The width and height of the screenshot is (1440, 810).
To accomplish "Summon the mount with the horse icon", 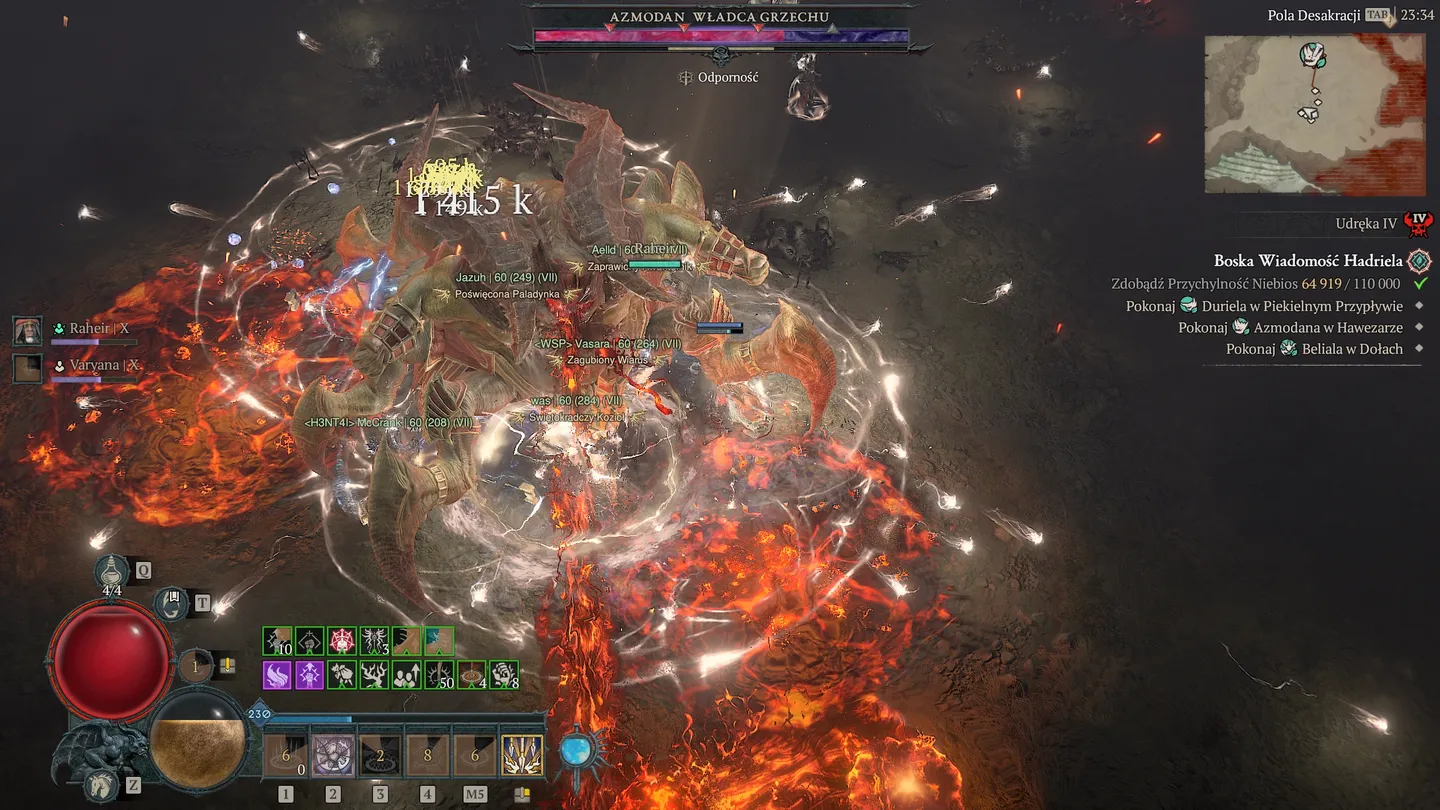I will click(102, 785).
